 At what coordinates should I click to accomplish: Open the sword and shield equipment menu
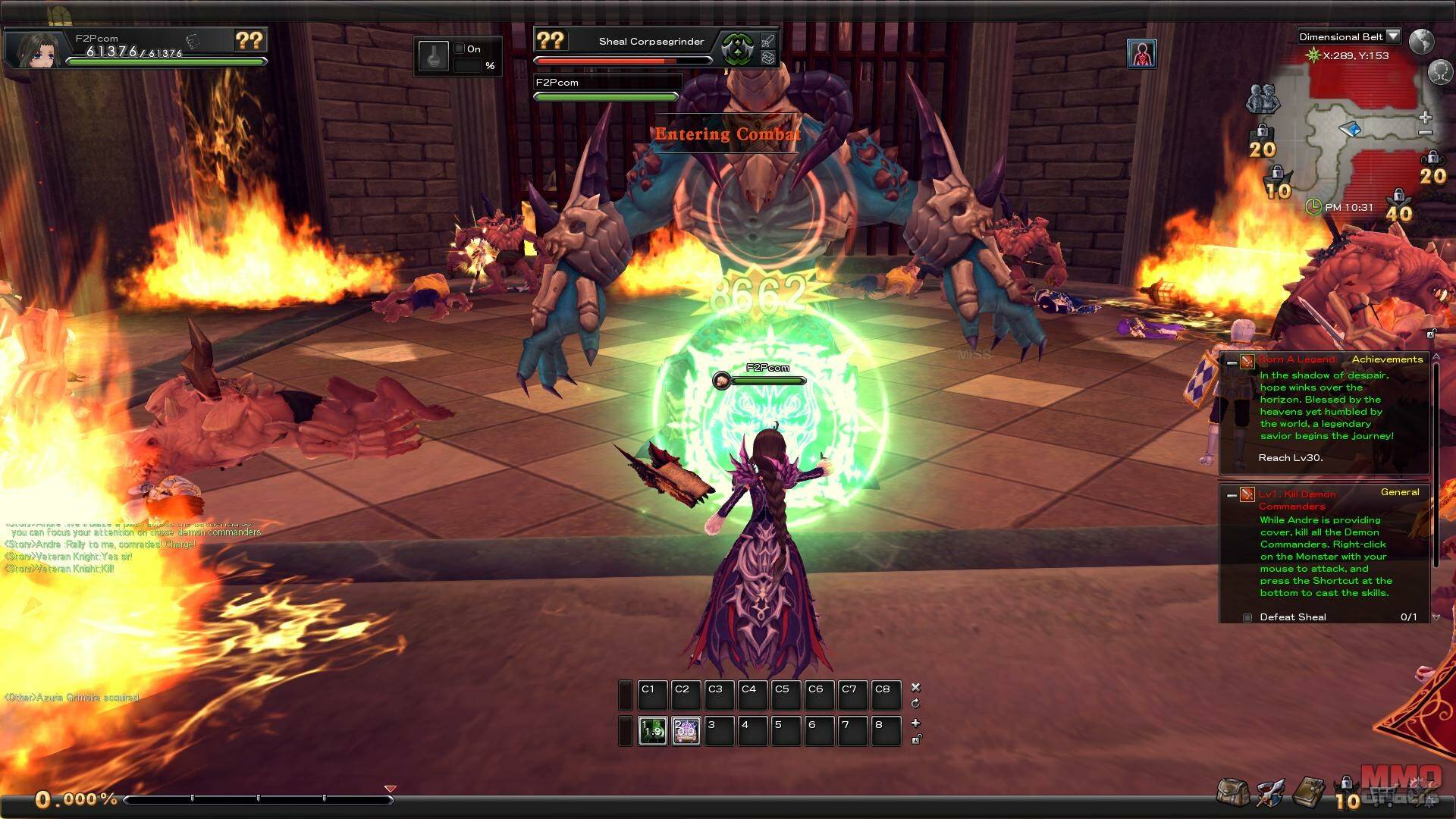pyautogui.click(x=1269, y=792)
